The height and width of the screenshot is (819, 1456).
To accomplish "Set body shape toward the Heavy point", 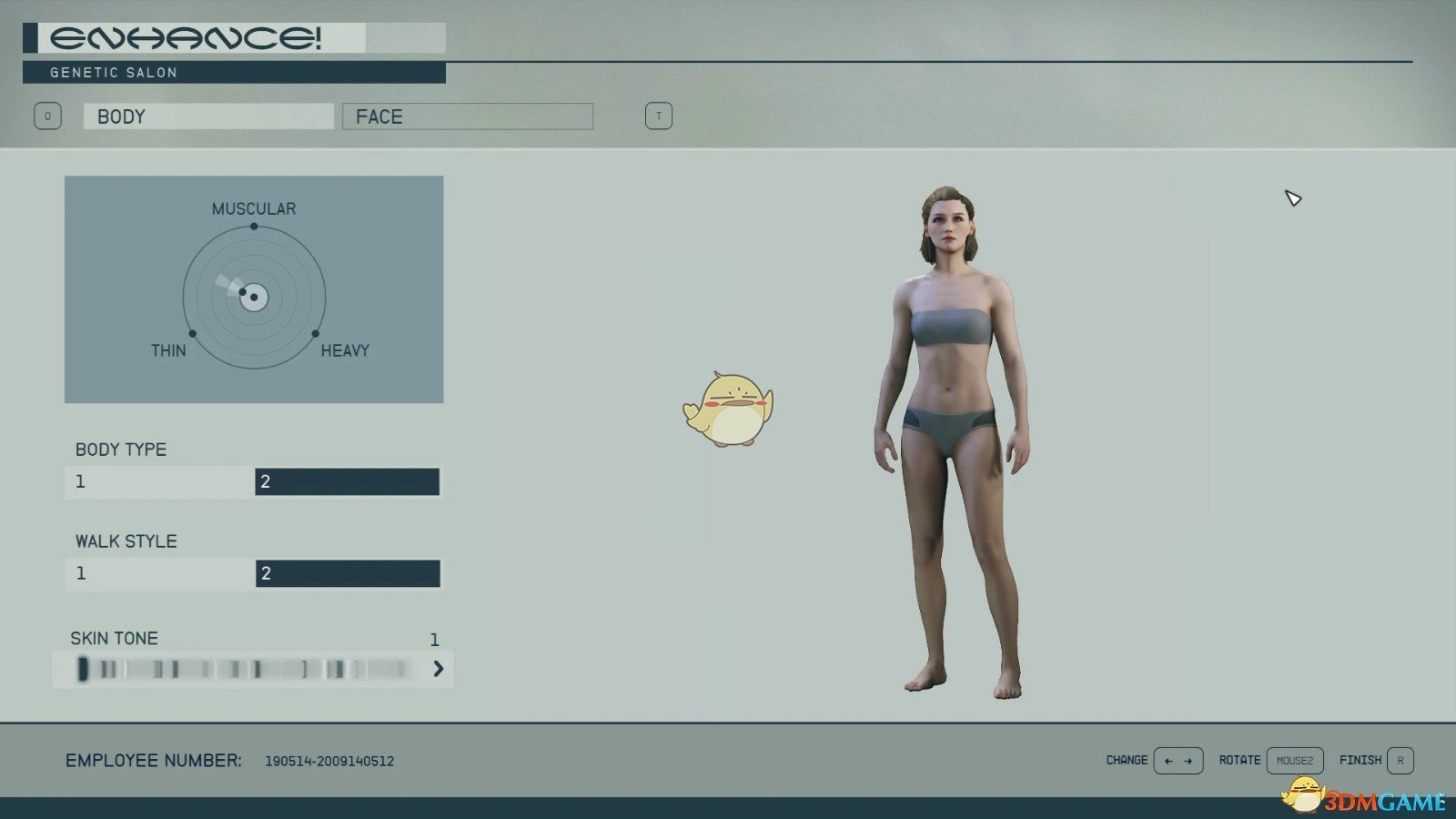I will tap(316, 334).
